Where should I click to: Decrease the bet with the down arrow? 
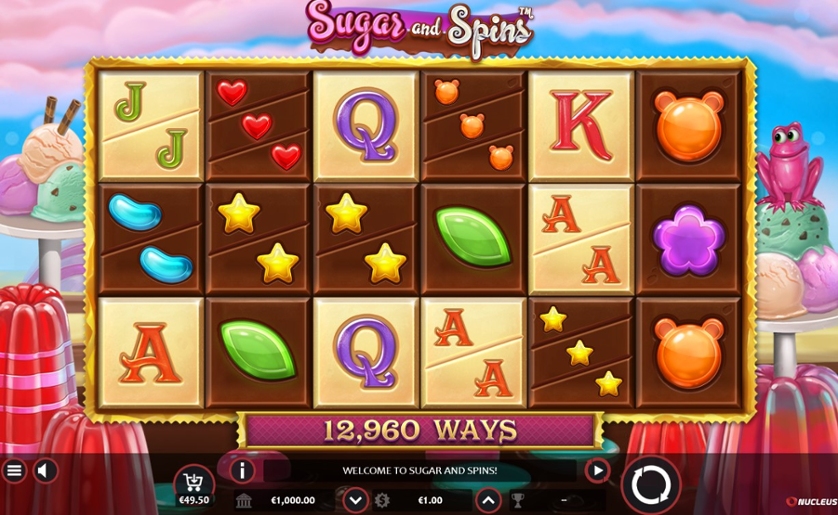tap(355, 499)
